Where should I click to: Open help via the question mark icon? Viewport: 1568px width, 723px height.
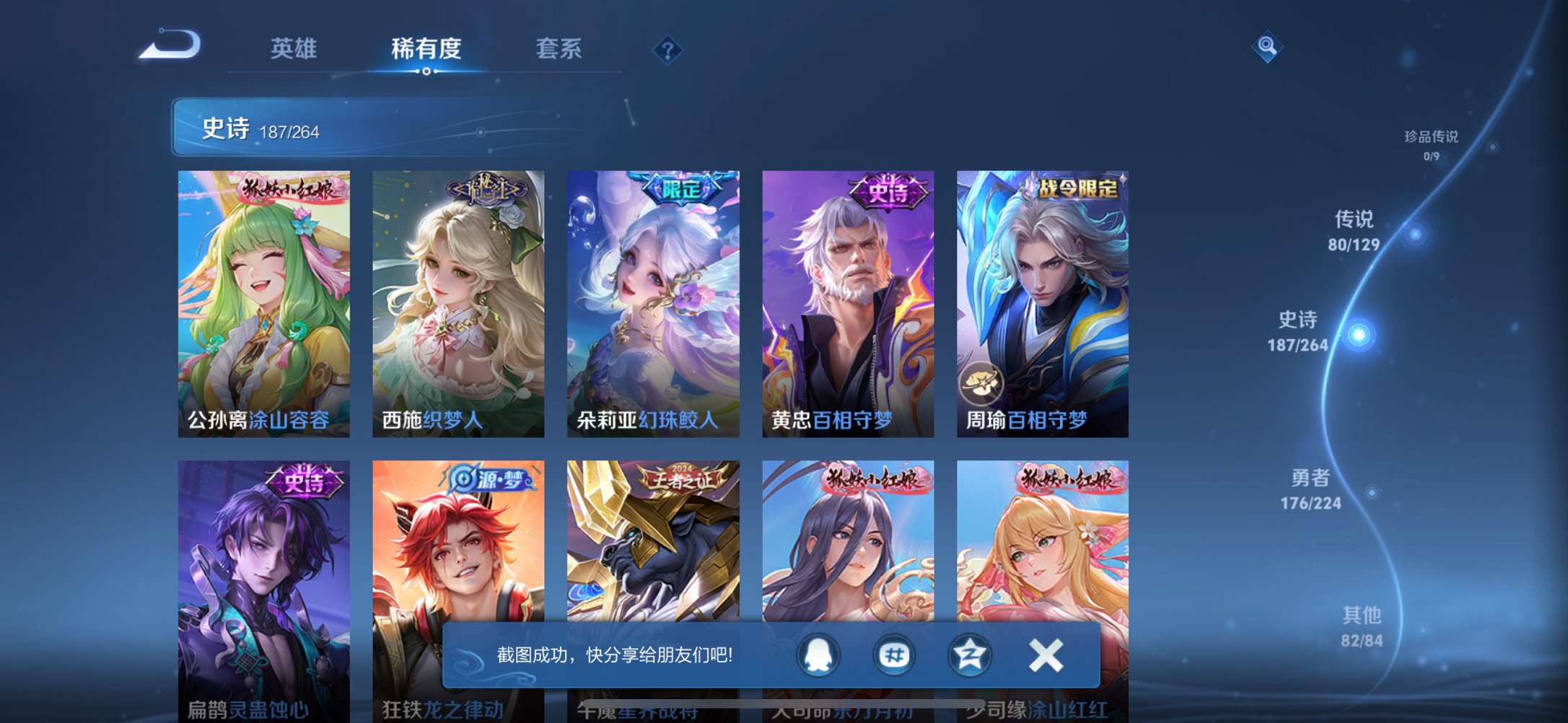[667, 50]
